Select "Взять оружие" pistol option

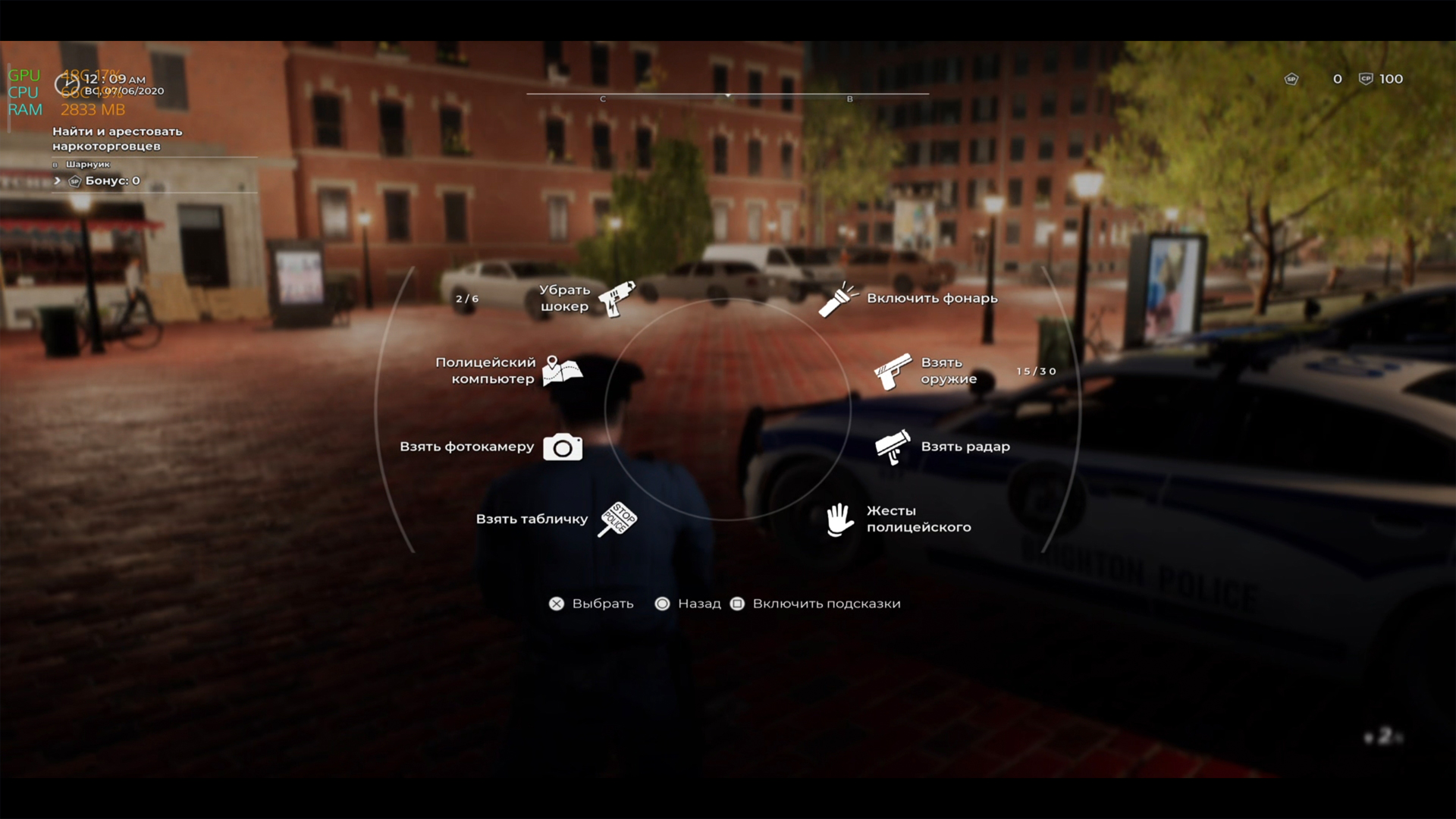click(x=893, y=371)
